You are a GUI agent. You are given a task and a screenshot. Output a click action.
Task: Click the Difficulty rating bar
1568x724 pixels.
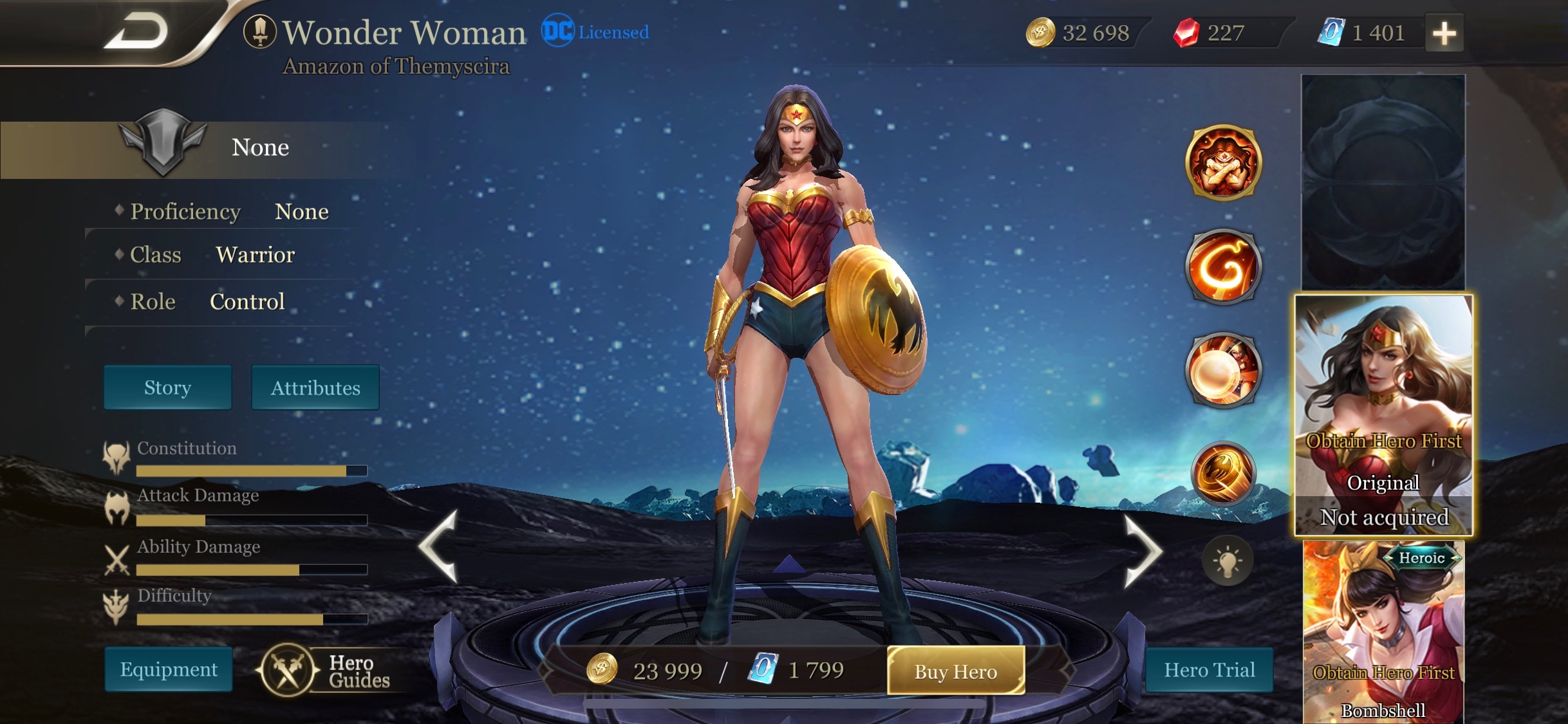tap(251, 620)
